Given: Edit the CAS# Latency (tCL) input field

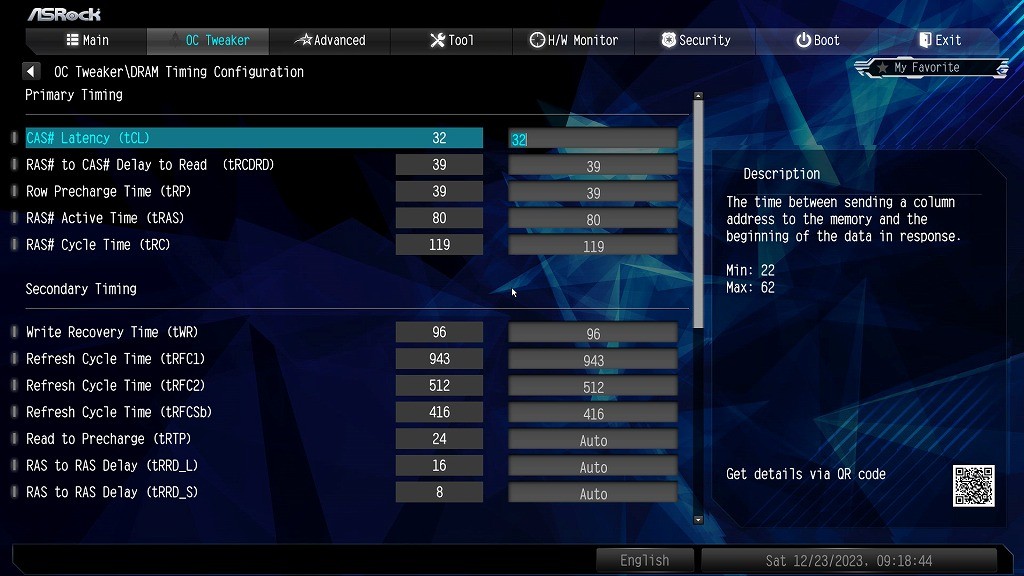Looking at the screenshot, I should coord(593,139).
